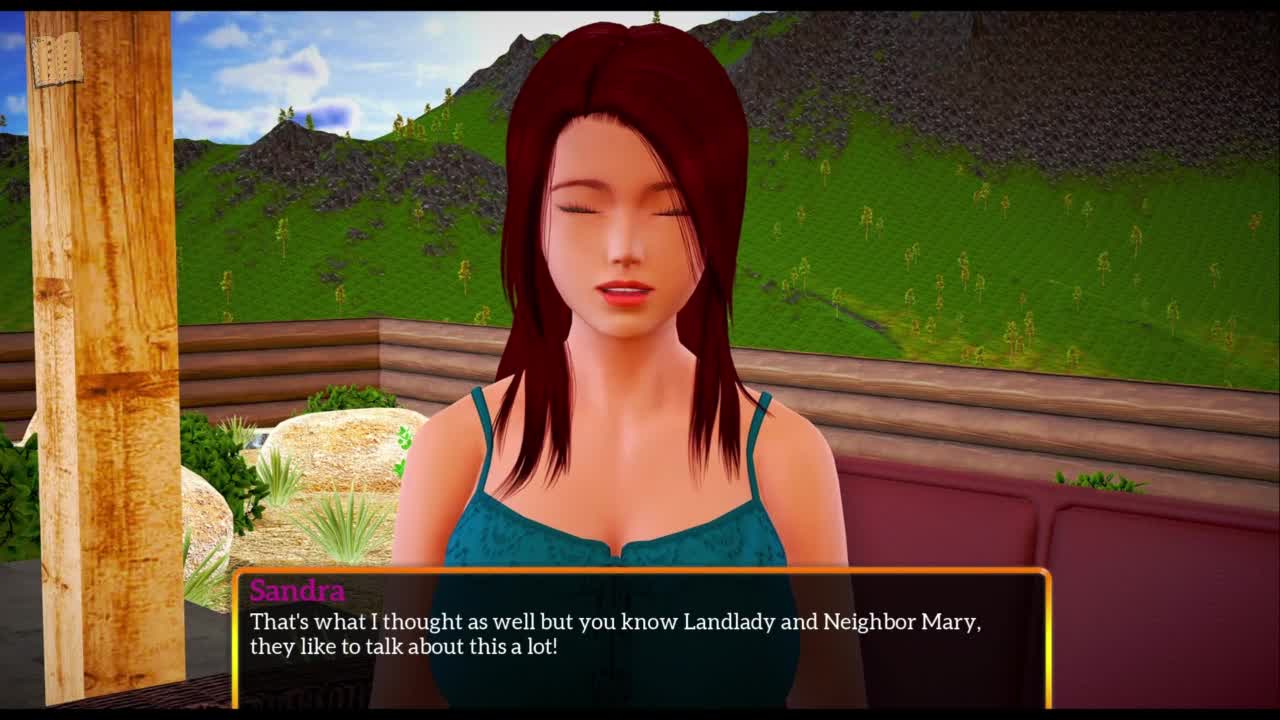Open the book journal icon
The height and width of the screenshot is (720, 1280).
point(57,60)
